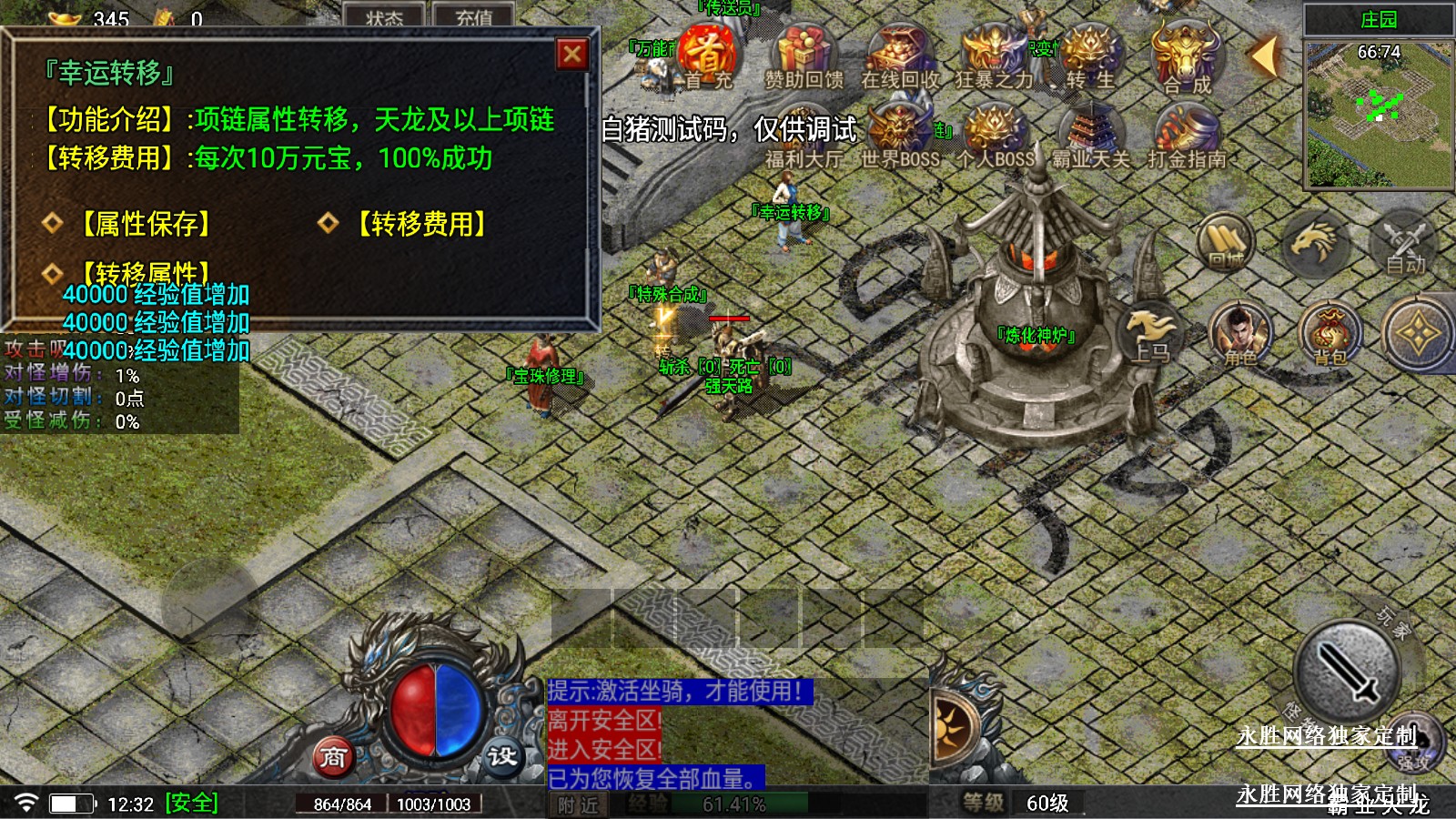This screenshot has height=819, width=1456.
Task: Choose the 属性保存 option
Action: pyautogui.click(x=146, y=224)
